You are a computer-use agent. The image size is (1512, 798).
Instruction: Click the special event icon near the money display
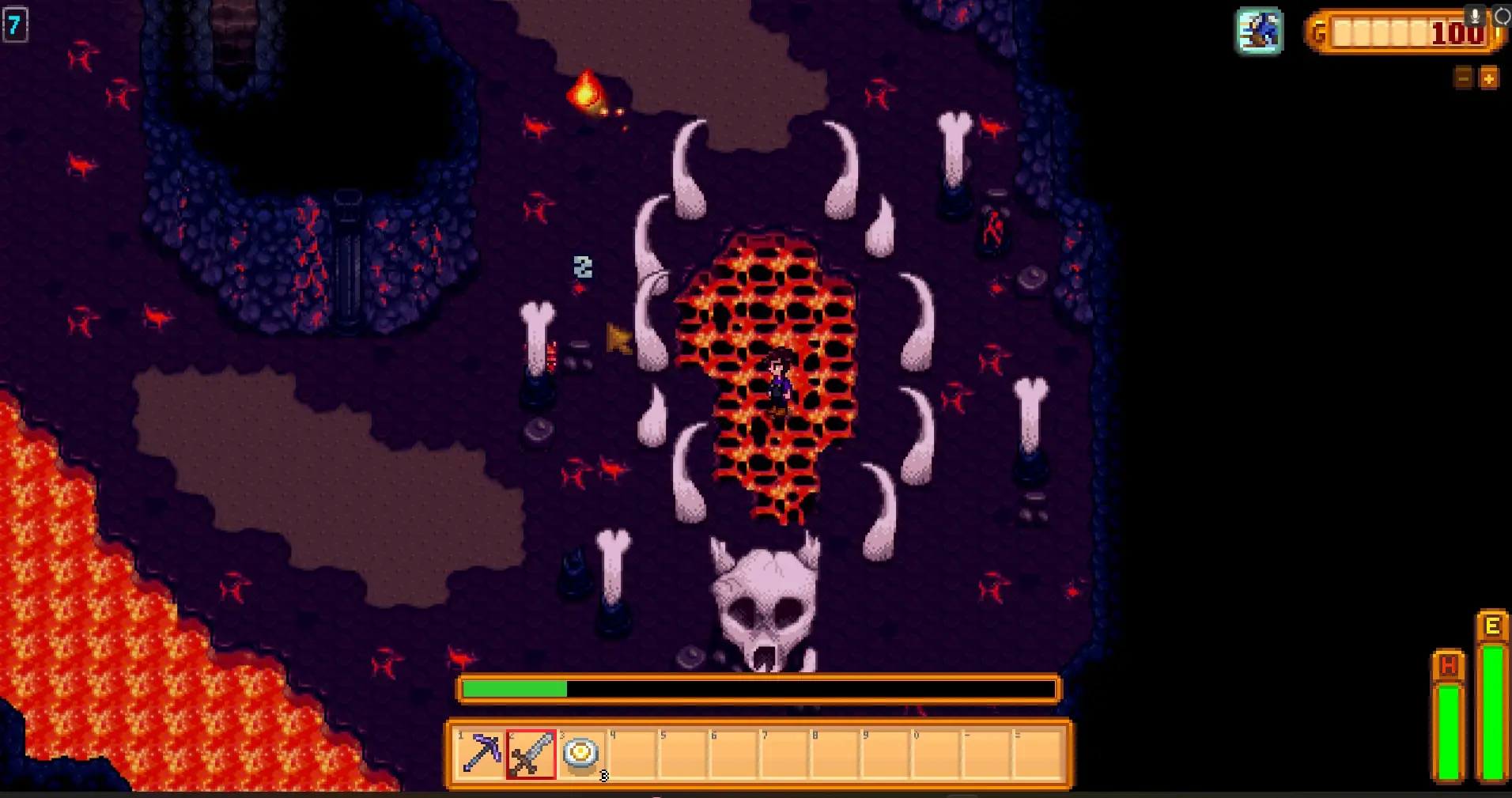point(1261,31)
